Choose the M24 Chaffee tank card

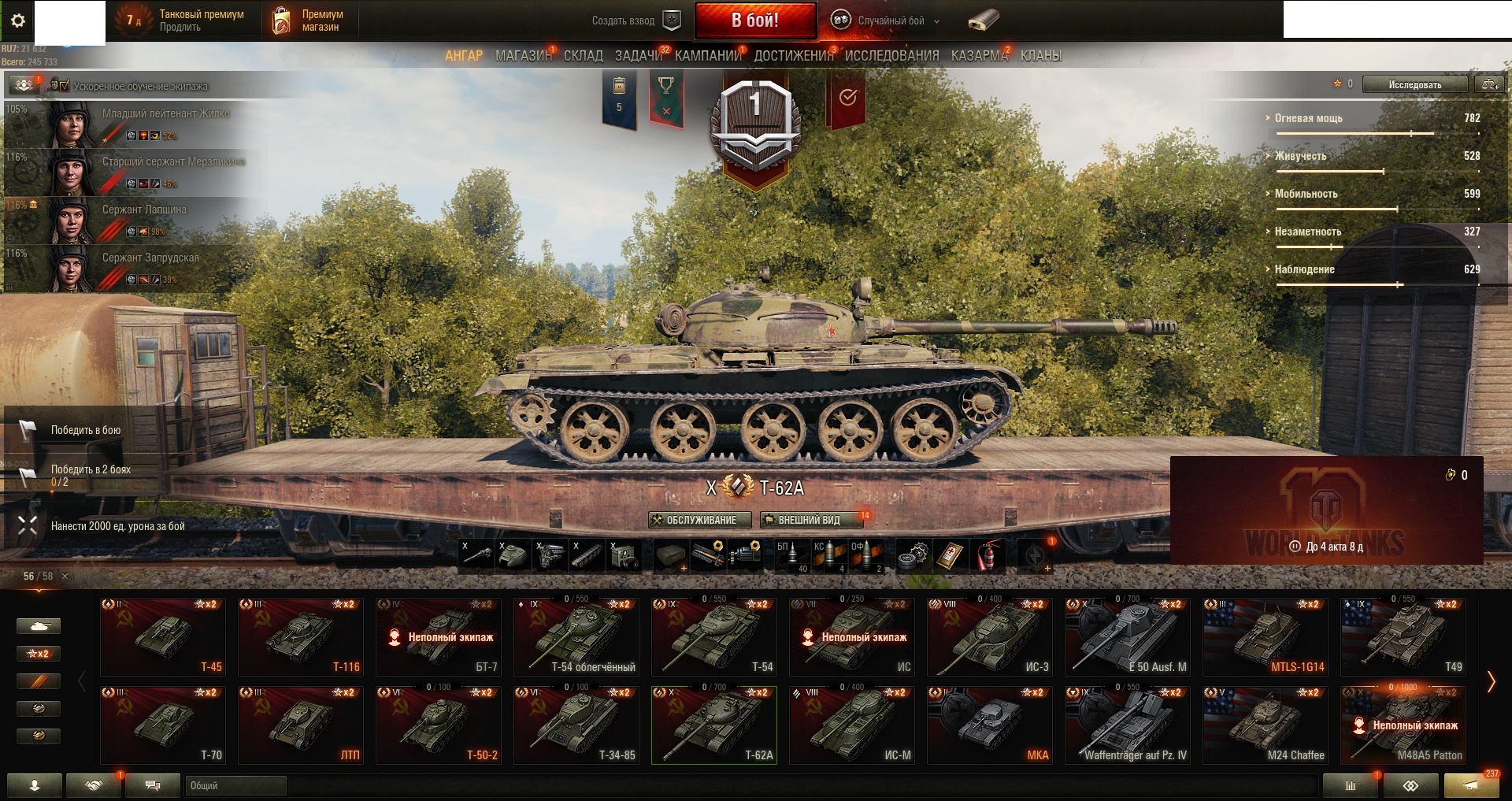click(1266, 725)
